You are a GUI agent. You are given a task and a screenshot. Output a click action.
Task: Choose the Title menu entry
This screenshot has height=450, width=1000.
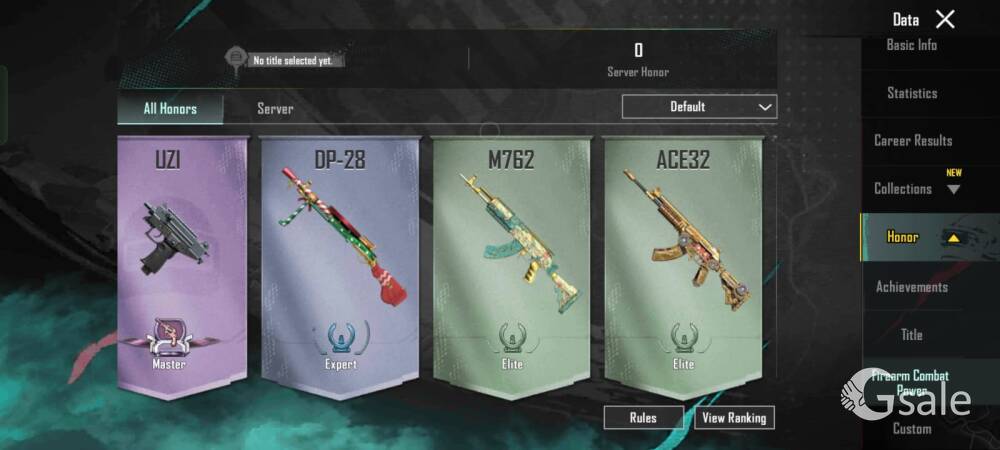[x=912, y=335]
